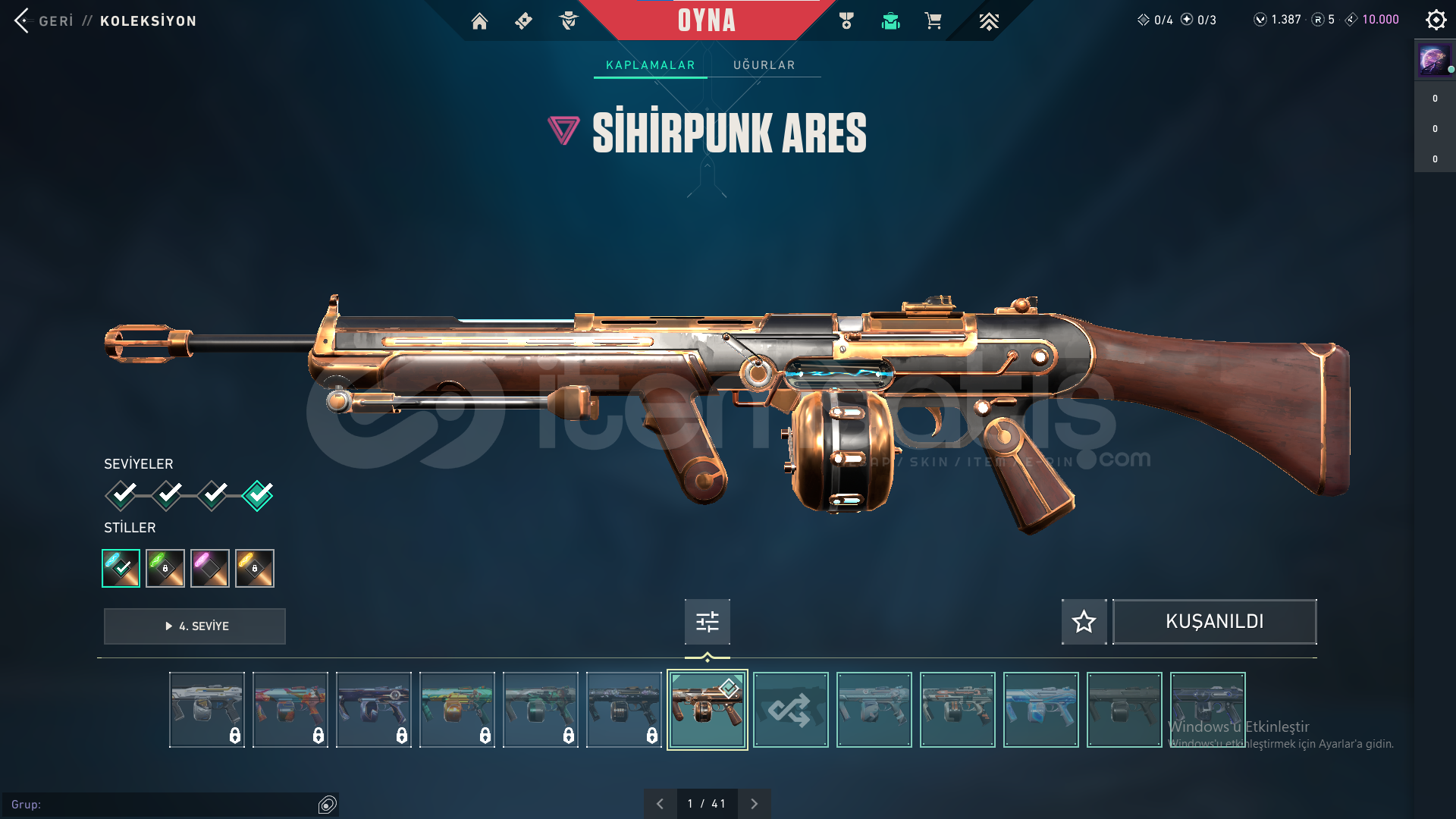Choose the green style variant

[165, 568]
